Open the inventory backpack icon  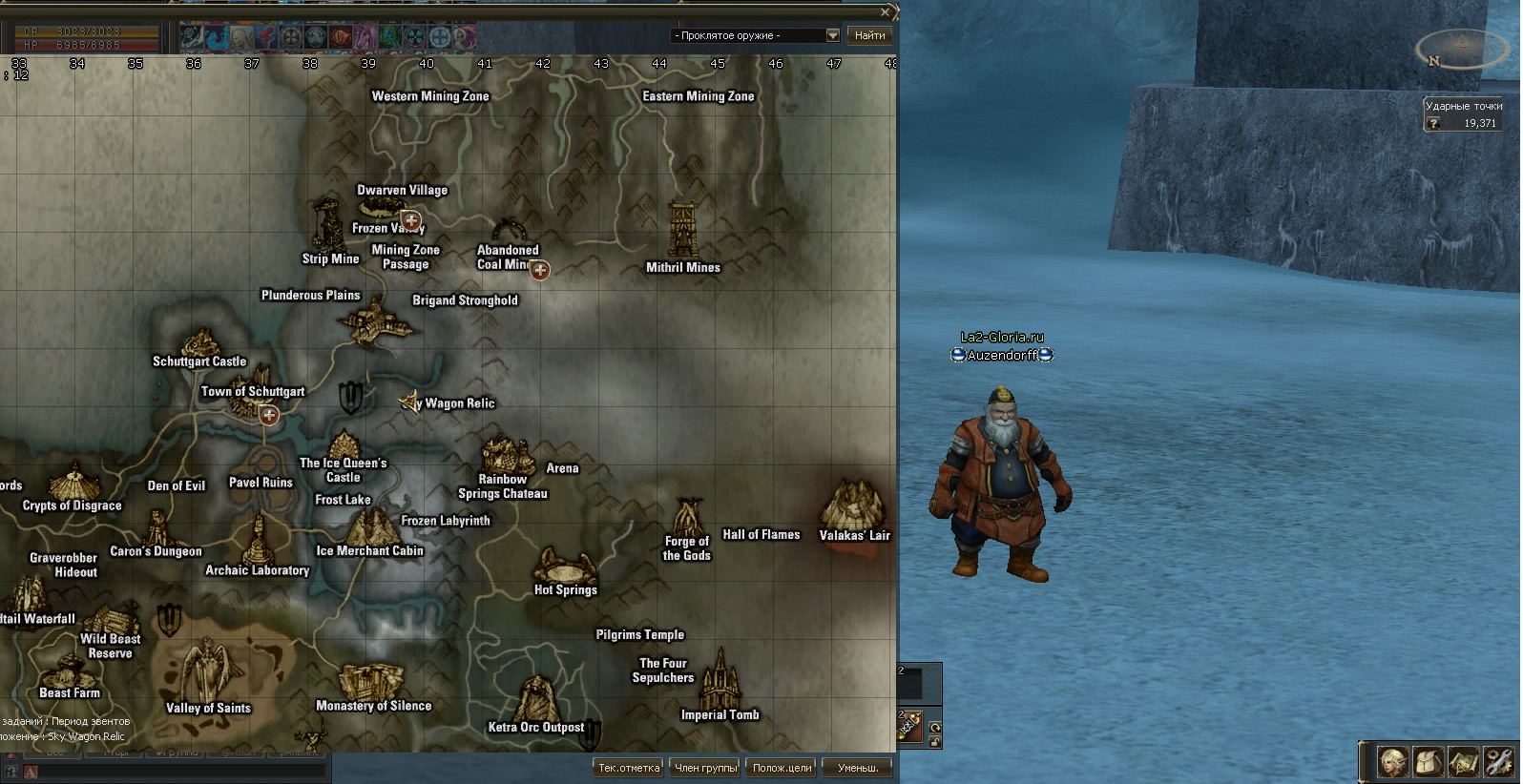coord(1428,762)
